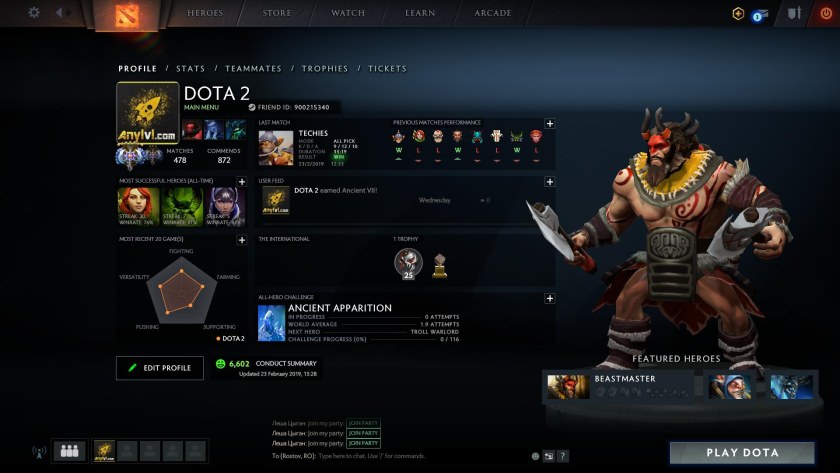Show the Trophies tab
Viewport: 840px width, 473px height.
[325, 69]
